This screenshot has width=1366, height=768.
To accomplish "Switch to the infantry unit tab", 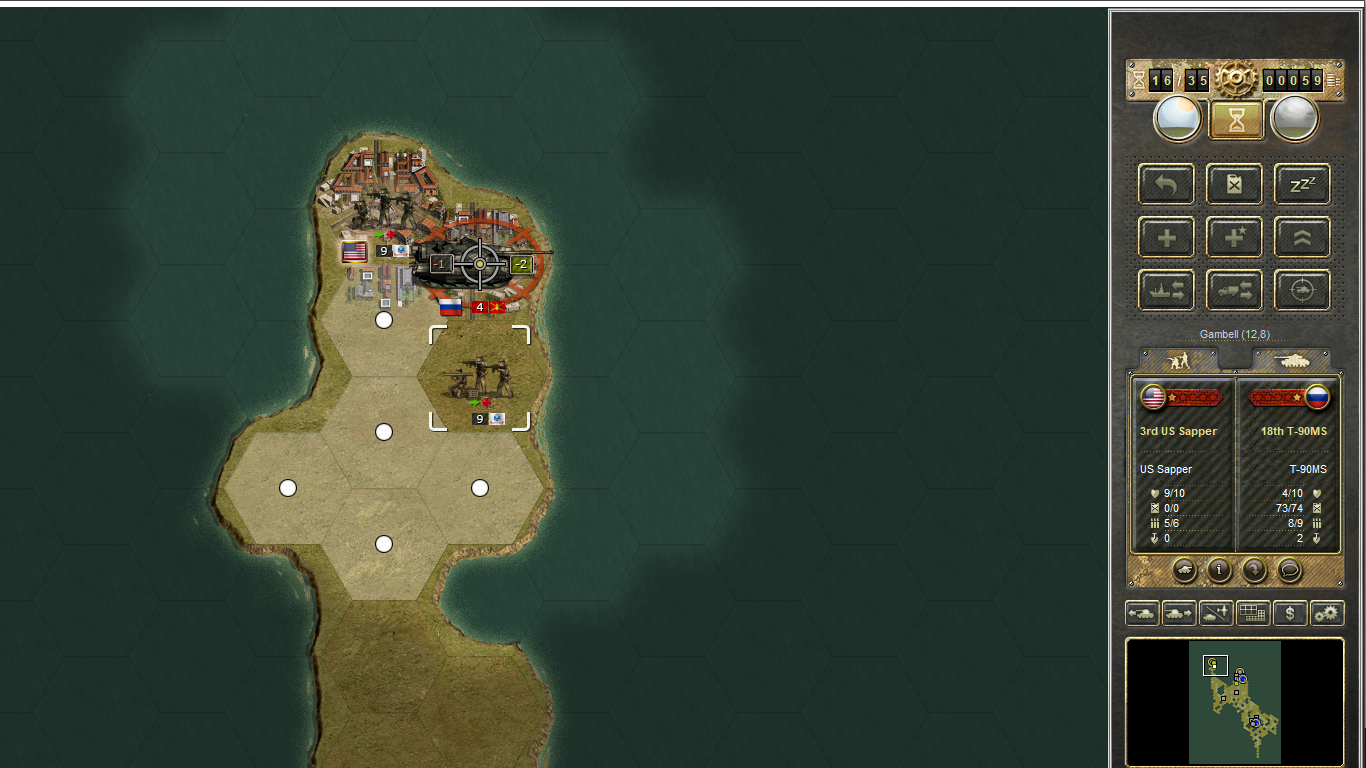I will pos(1179,360).
